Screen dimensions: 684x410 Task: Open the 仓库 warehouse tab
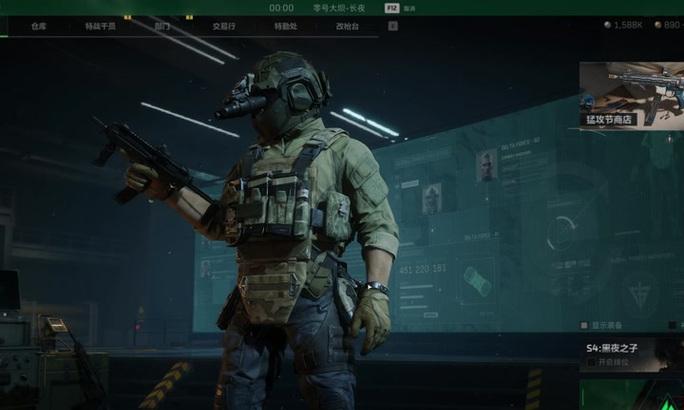[x=39, y=27]
